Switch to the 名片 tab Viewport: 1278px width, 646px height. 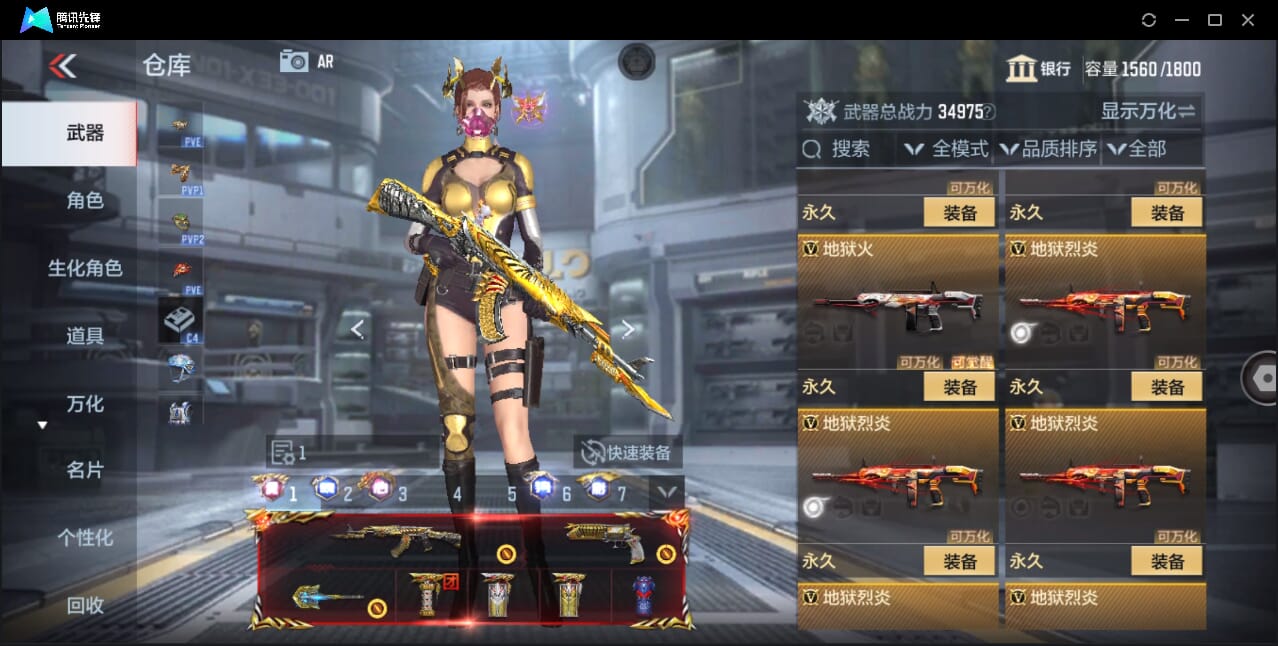tap(85, 470)
